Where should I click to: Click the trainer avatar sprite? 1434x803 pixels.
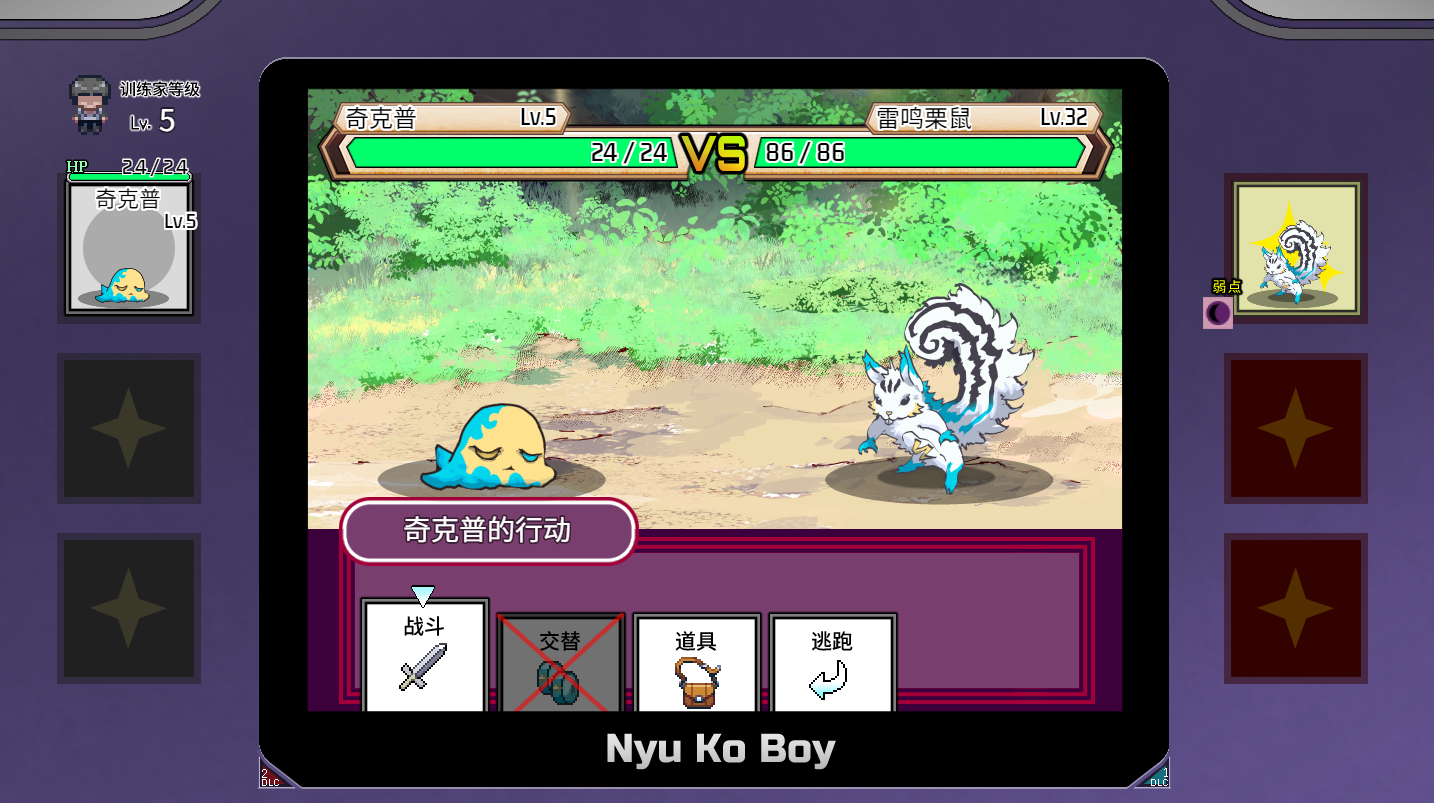pos(89,105)
